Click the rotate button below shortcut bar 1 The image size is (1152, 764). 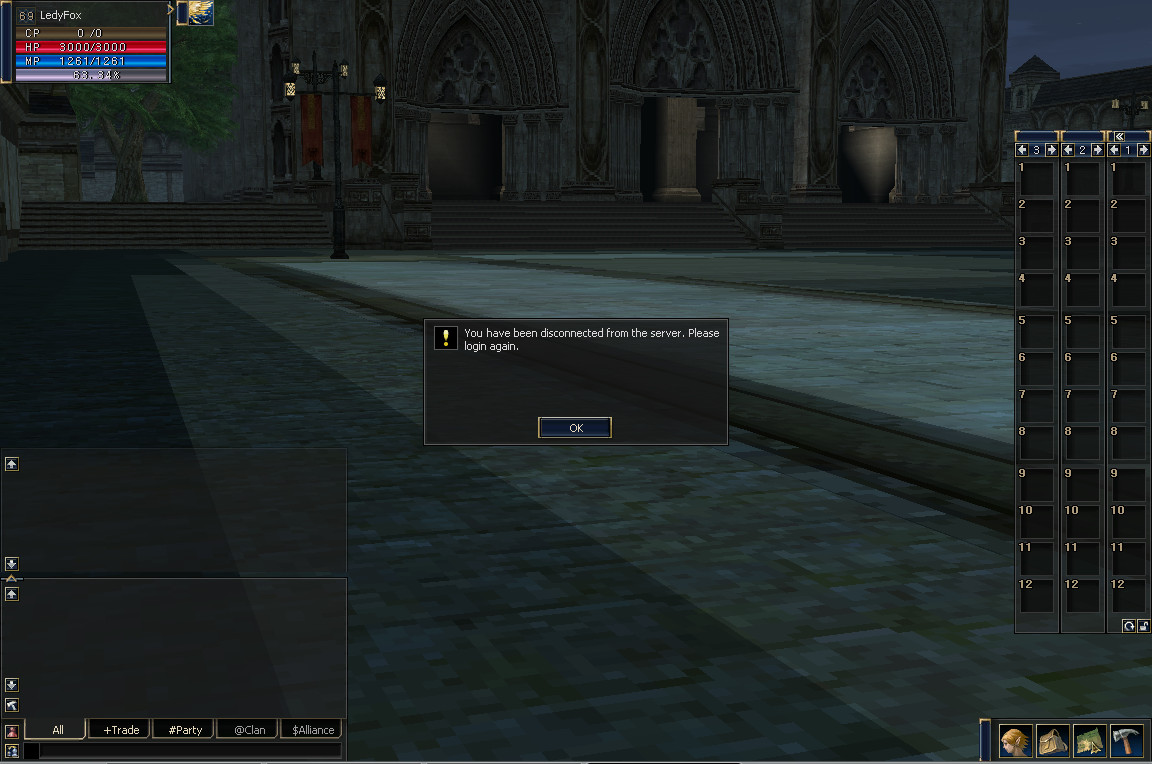click(1128, 626)
